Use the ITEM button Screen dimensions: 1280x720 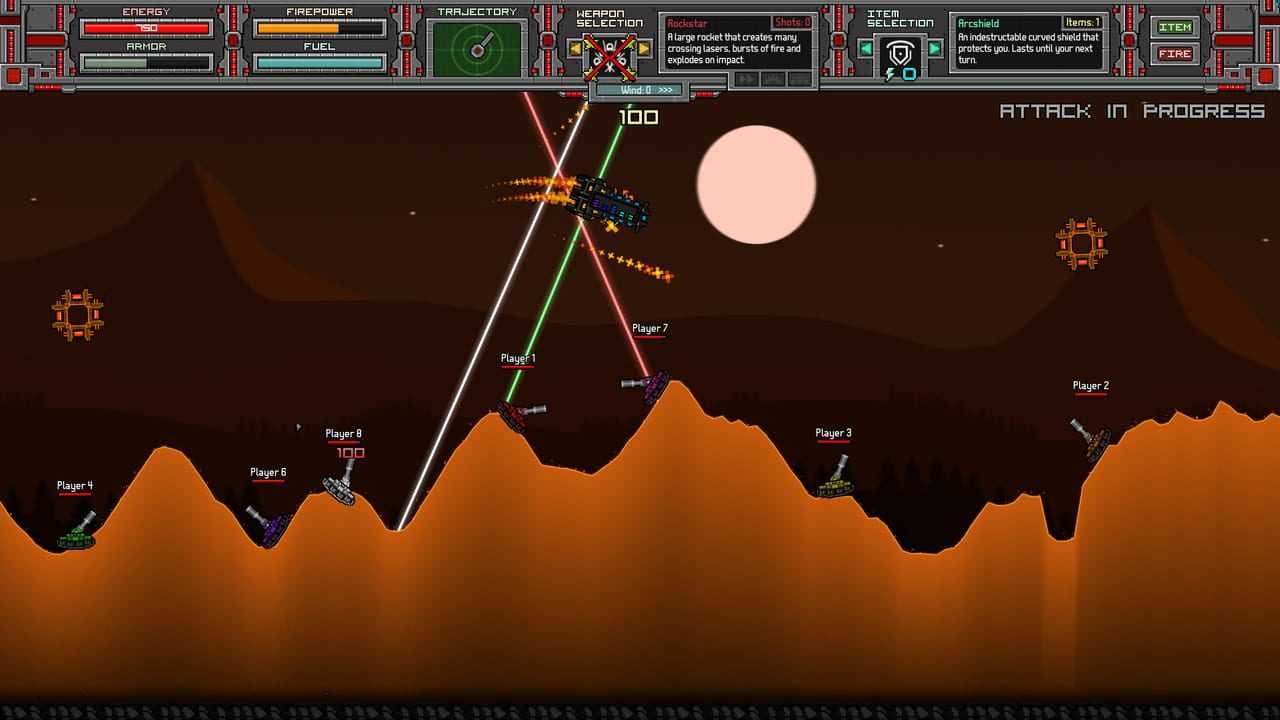point(1175,27)
